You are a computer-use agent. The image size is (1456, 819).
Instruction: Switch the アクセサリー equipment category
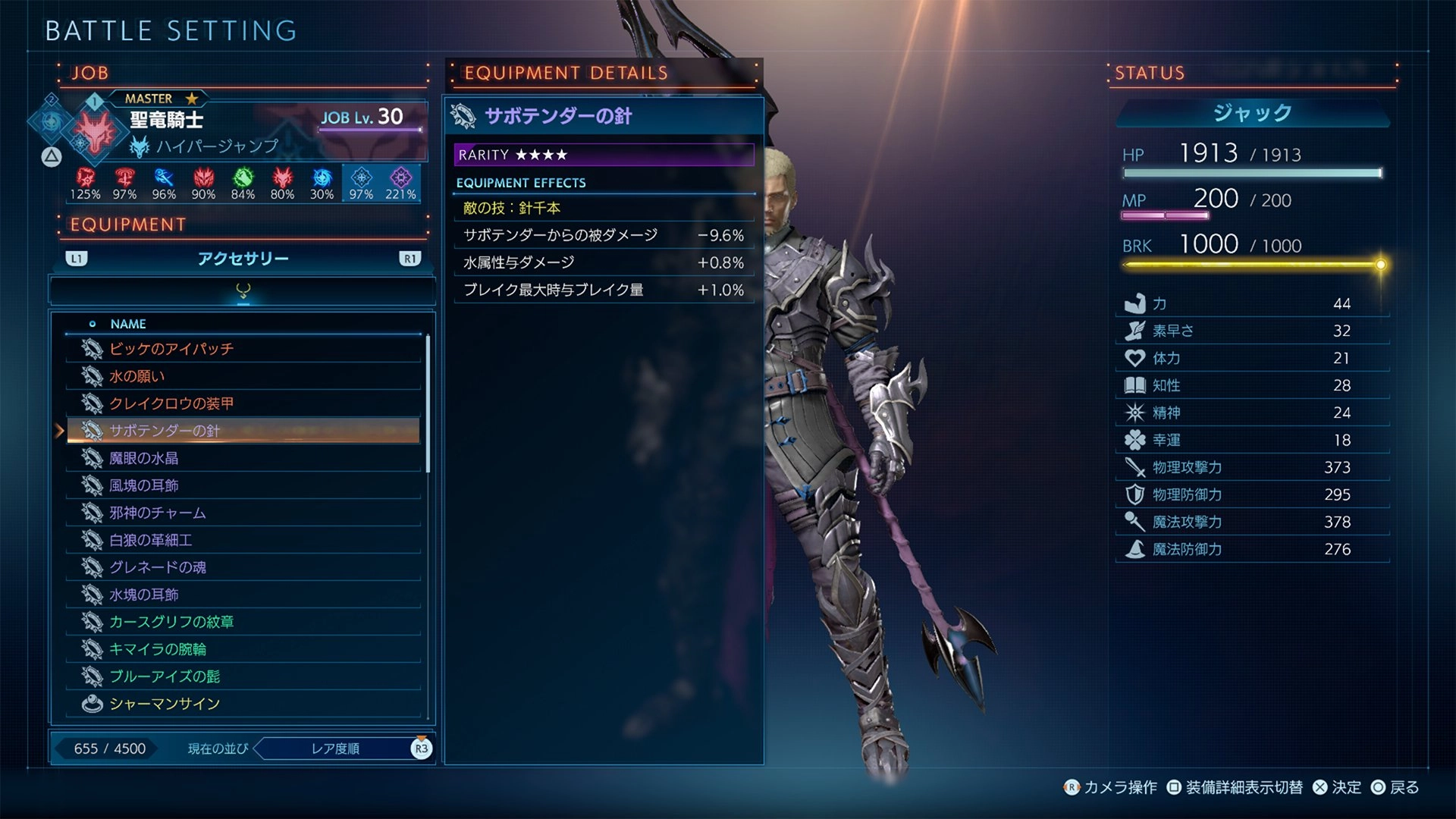point(243,259)
